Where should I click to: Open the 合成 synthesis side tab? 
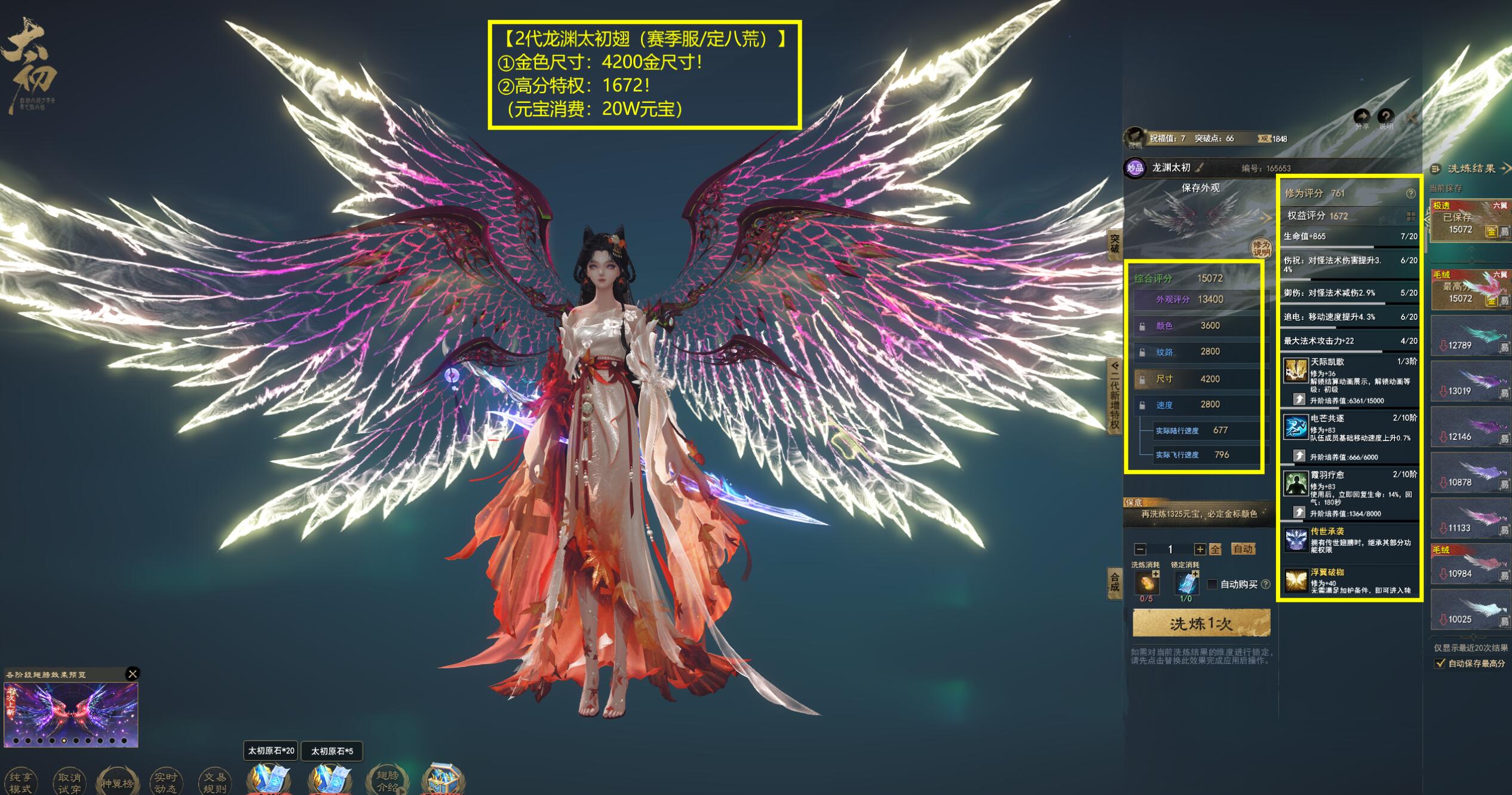tap(1115, 582)
